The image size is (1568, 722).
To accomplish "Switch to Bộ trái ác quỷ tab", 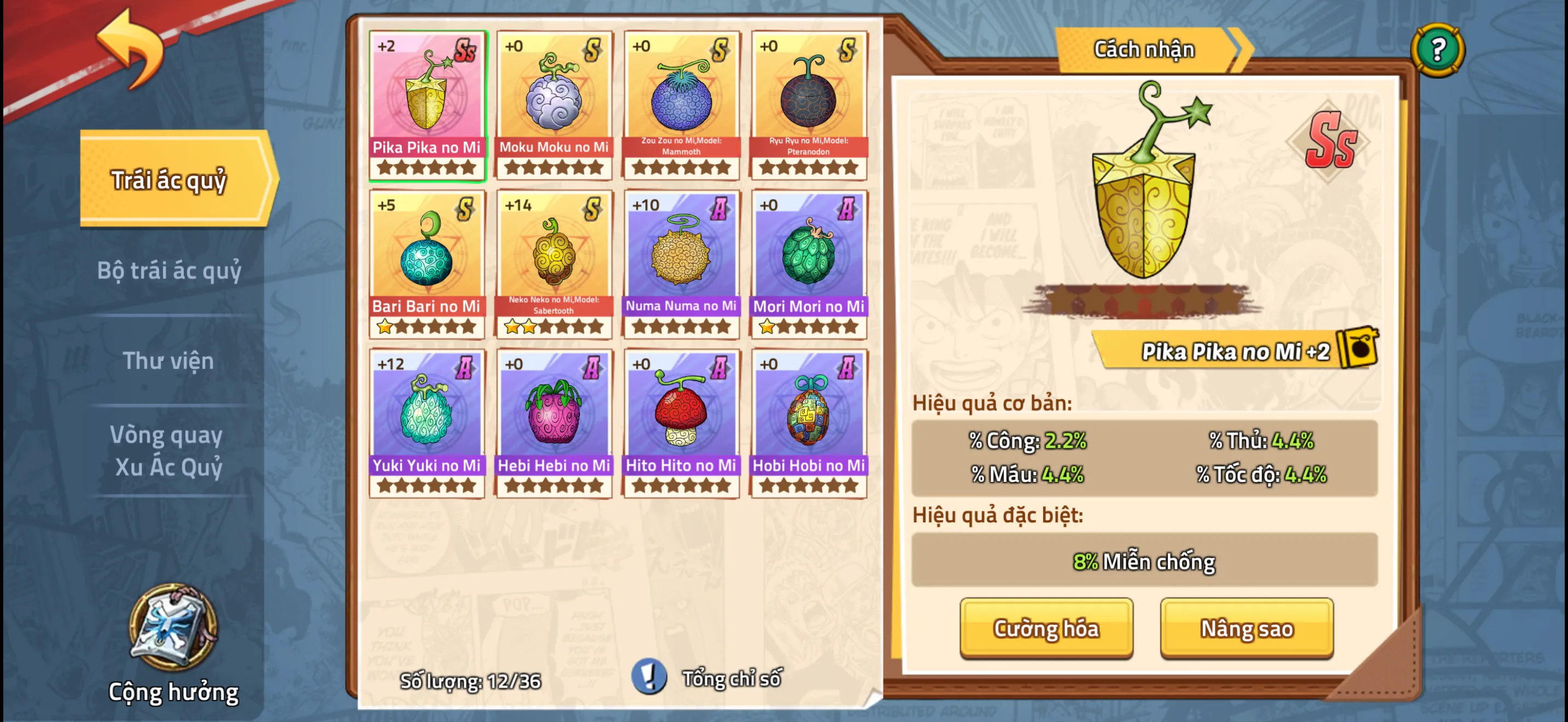I will 169,271.
